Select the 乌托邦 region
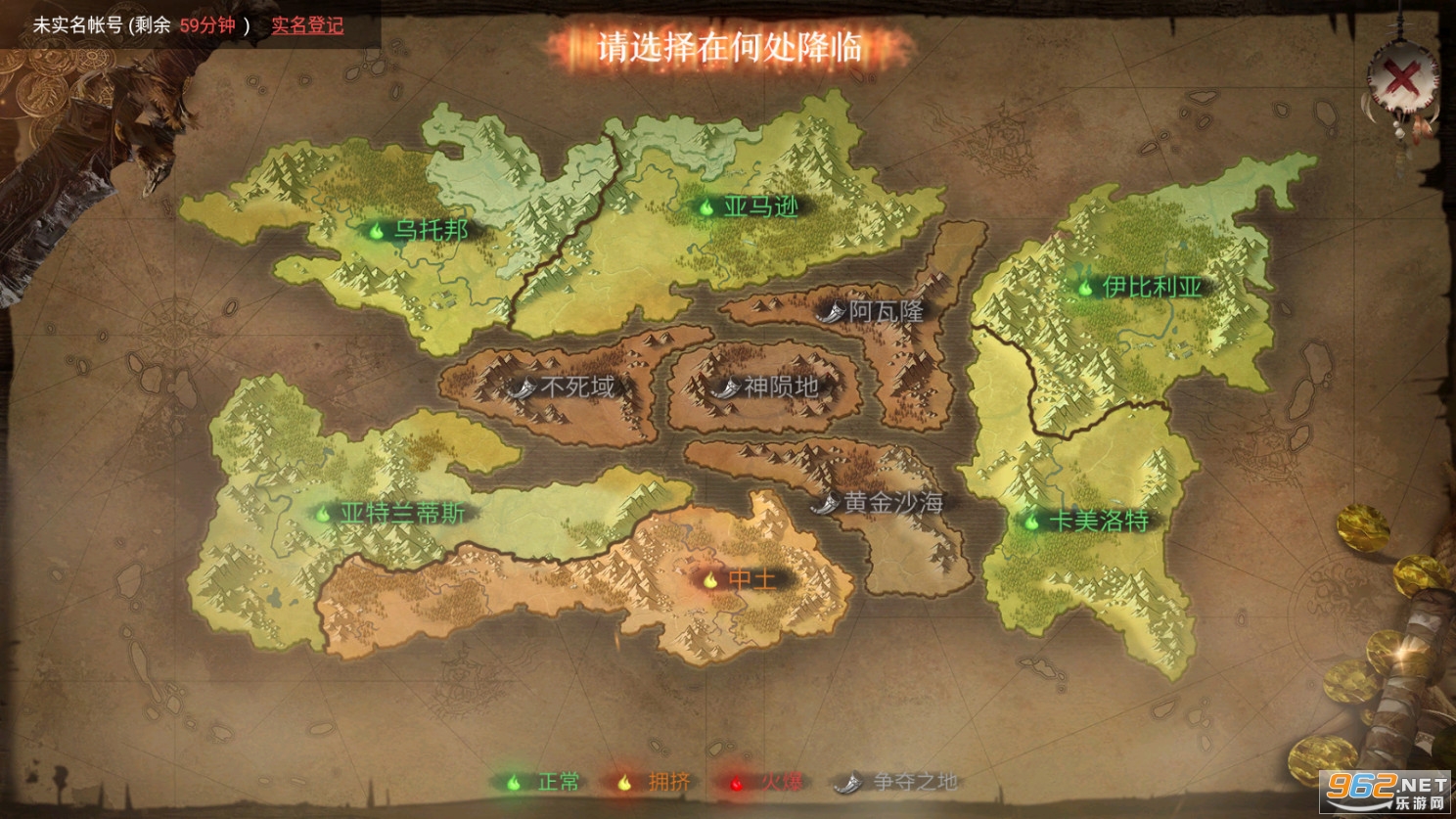This screenshot has width=1456, height=819. (419, 231)
